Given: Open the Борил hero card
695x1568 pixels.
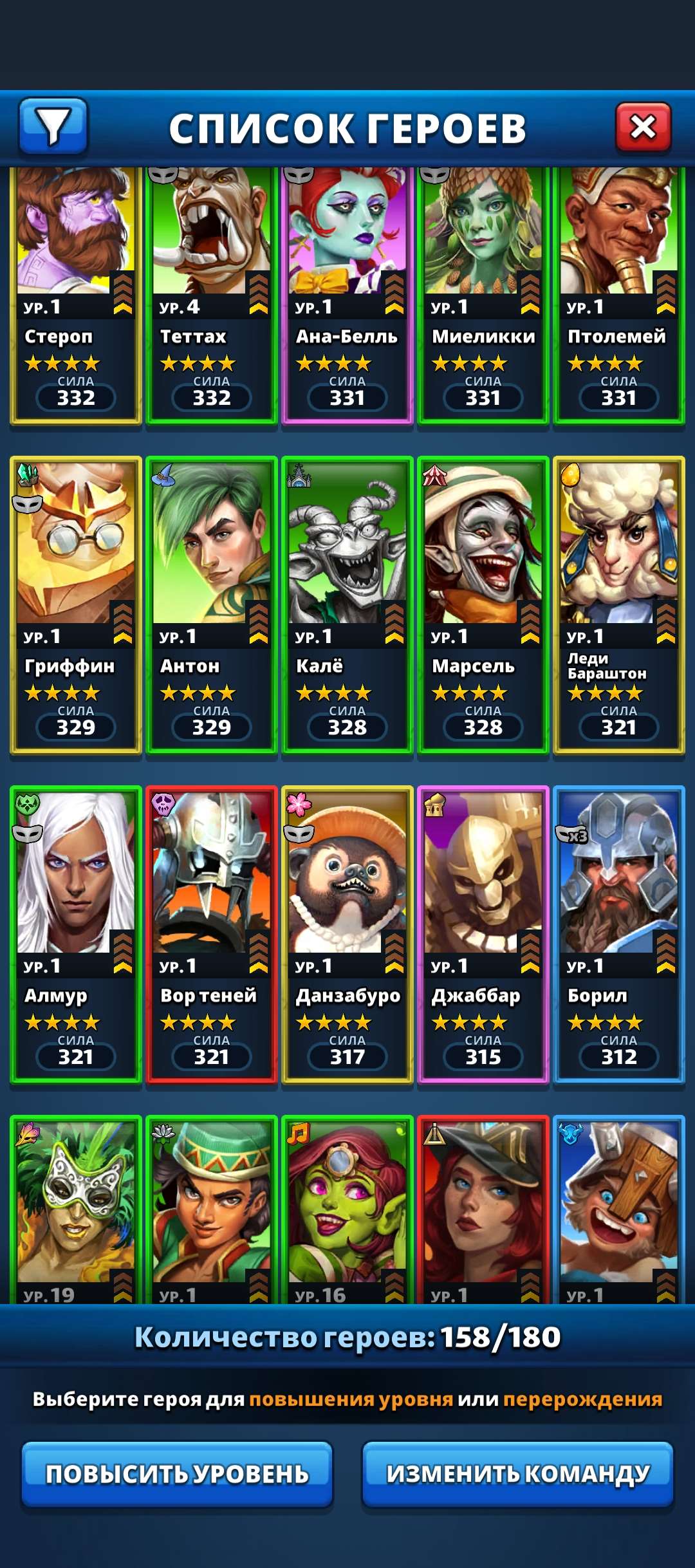Looking at the screenshot, I should coord(618,935).
